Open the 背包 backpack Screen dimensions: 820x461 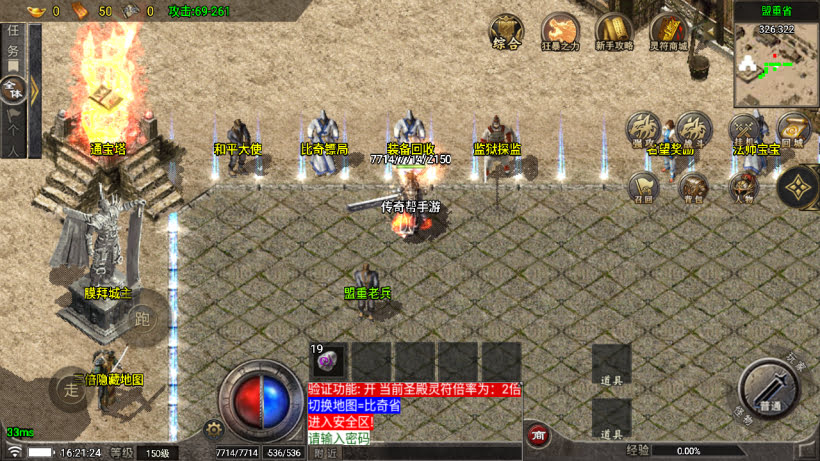tap(692, 186)
